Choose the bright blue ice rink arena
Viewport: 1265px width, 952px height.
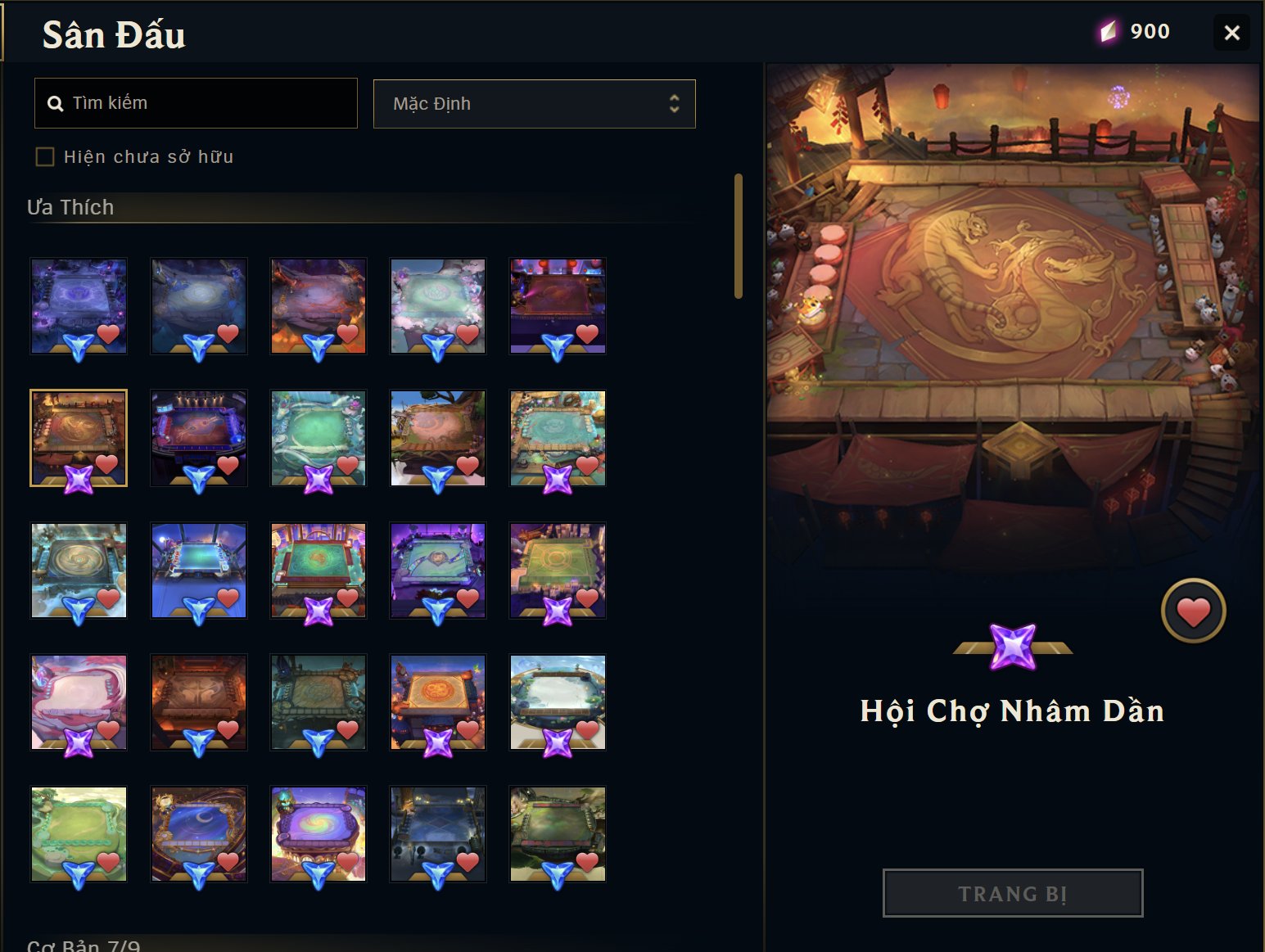199,570
